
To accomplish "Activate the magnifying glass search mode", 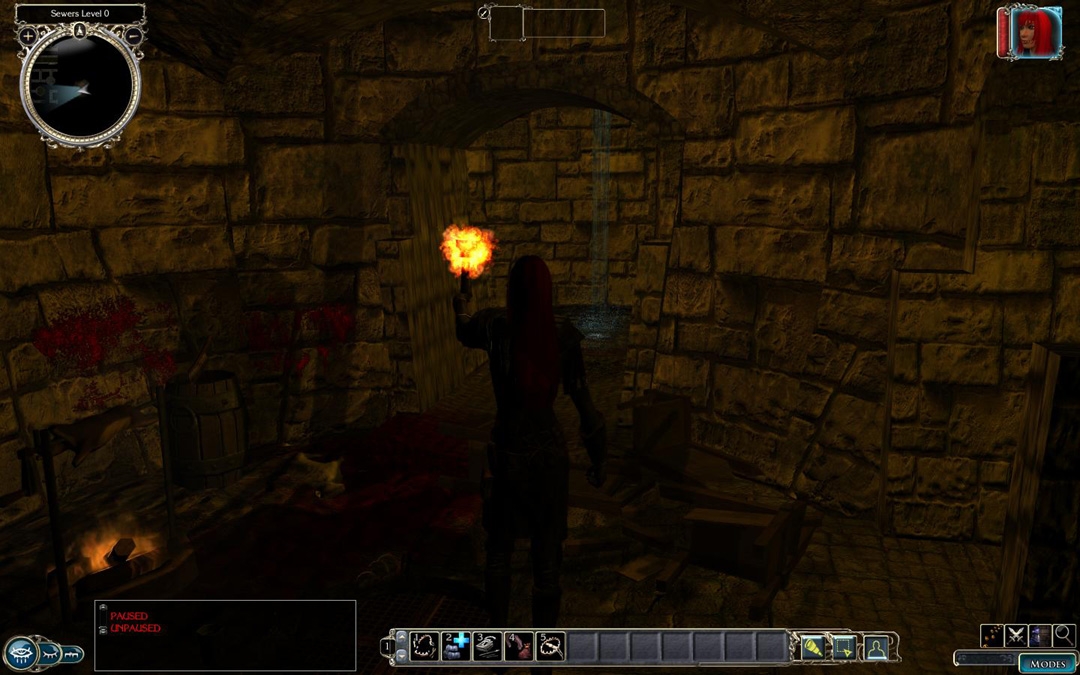I will point(1064,634).
